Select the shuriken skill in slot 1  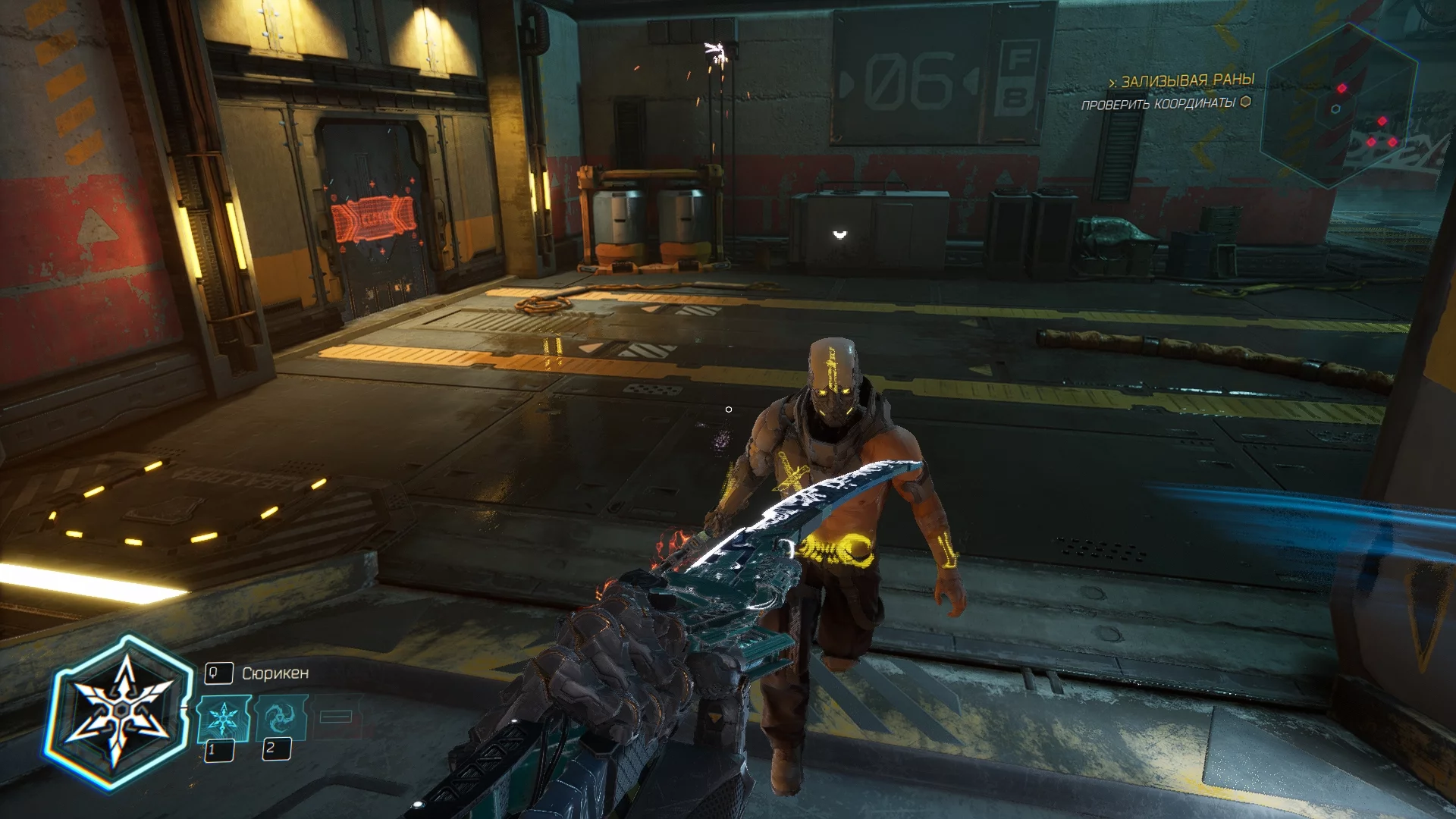(x=223, y=718)
